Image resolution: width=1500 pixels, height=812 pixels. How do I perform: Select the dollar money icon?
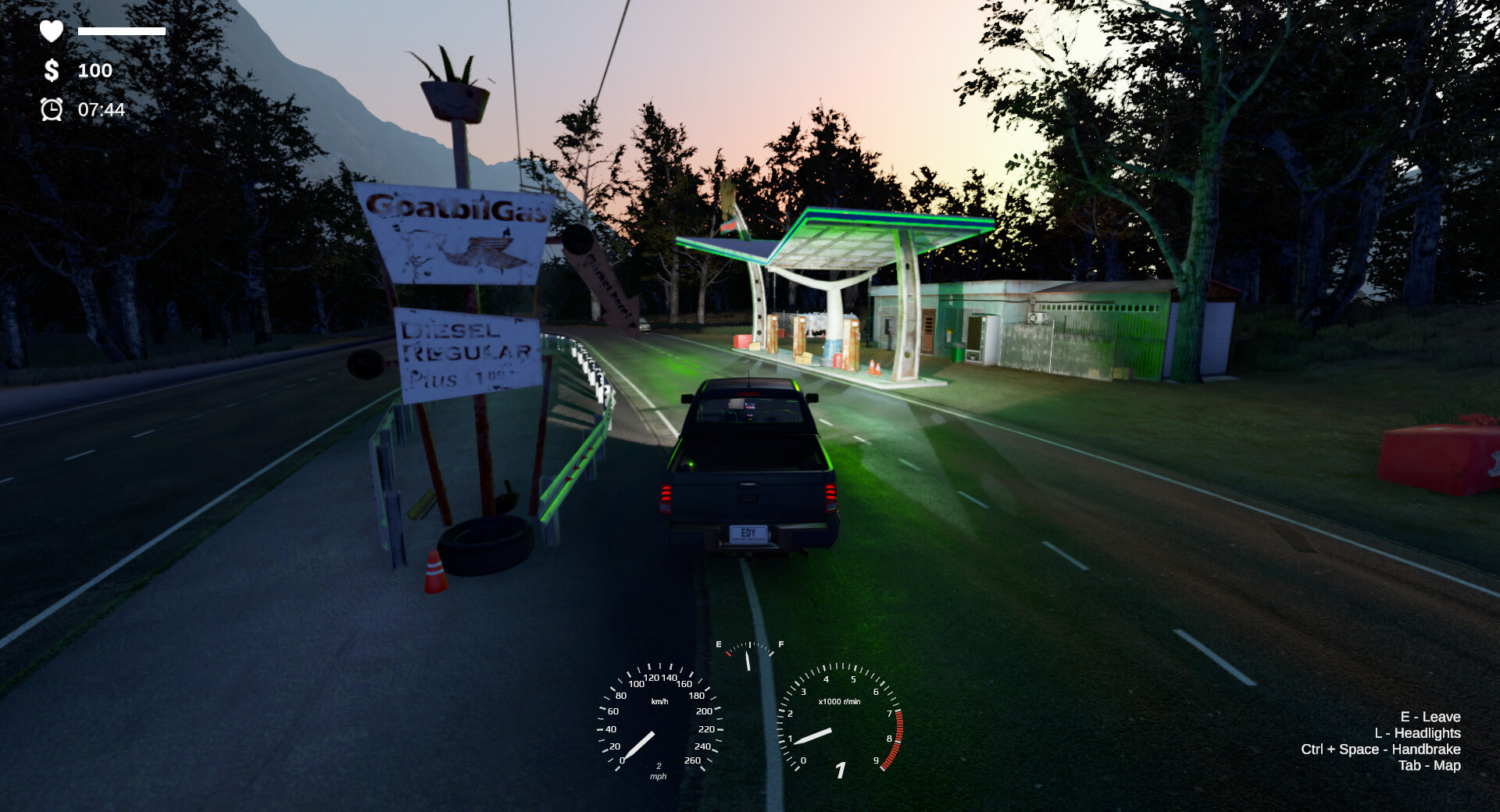50,71
